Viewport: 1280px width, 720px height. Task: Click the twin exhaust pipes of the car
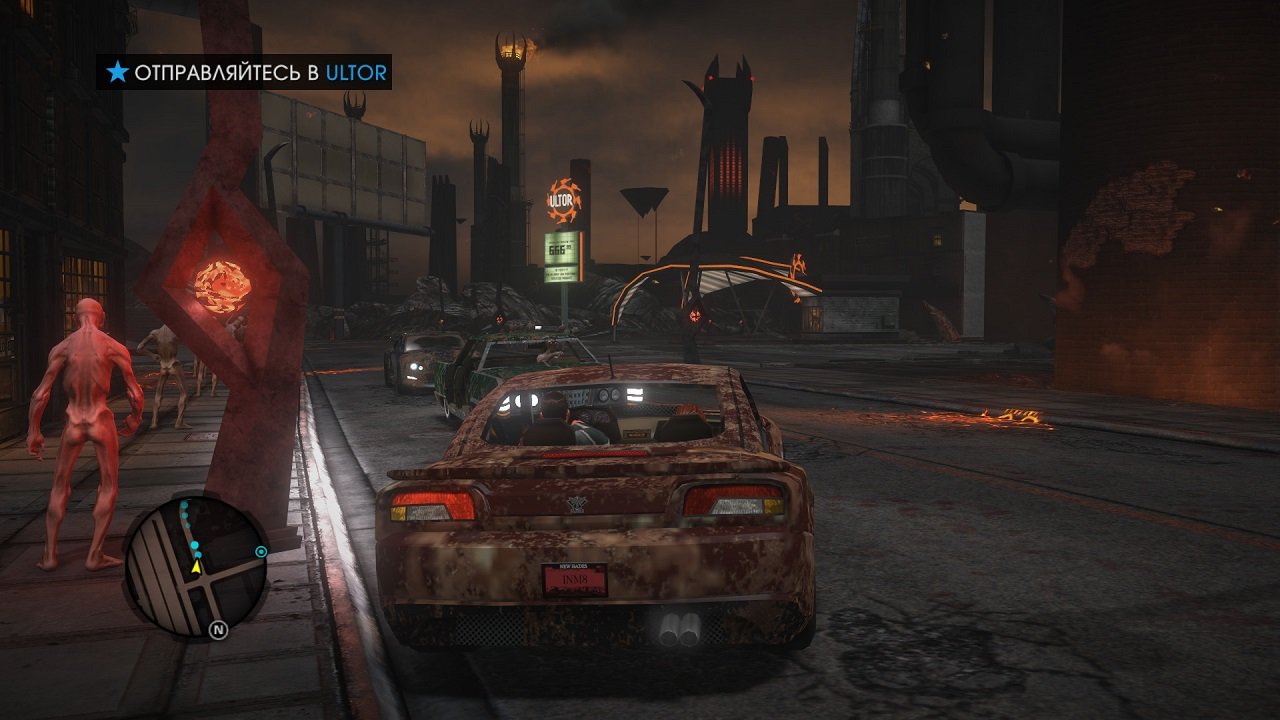pos(678,630)
